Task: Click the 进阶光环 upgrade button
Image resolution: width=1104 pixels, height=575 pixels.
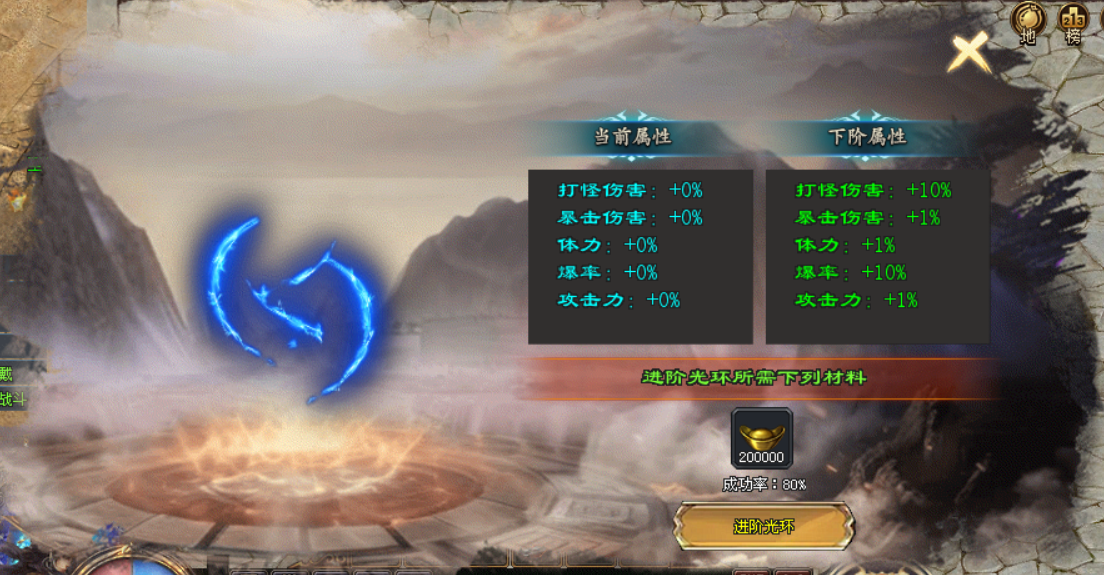Action: (x=764, y=526)
